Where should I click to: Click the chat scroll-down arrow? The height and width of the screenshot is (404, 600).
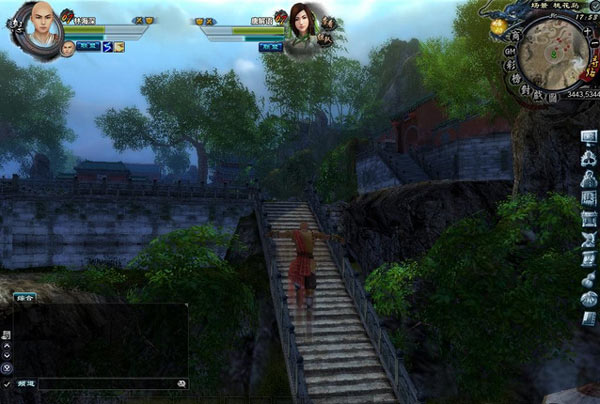coord(7,356)
